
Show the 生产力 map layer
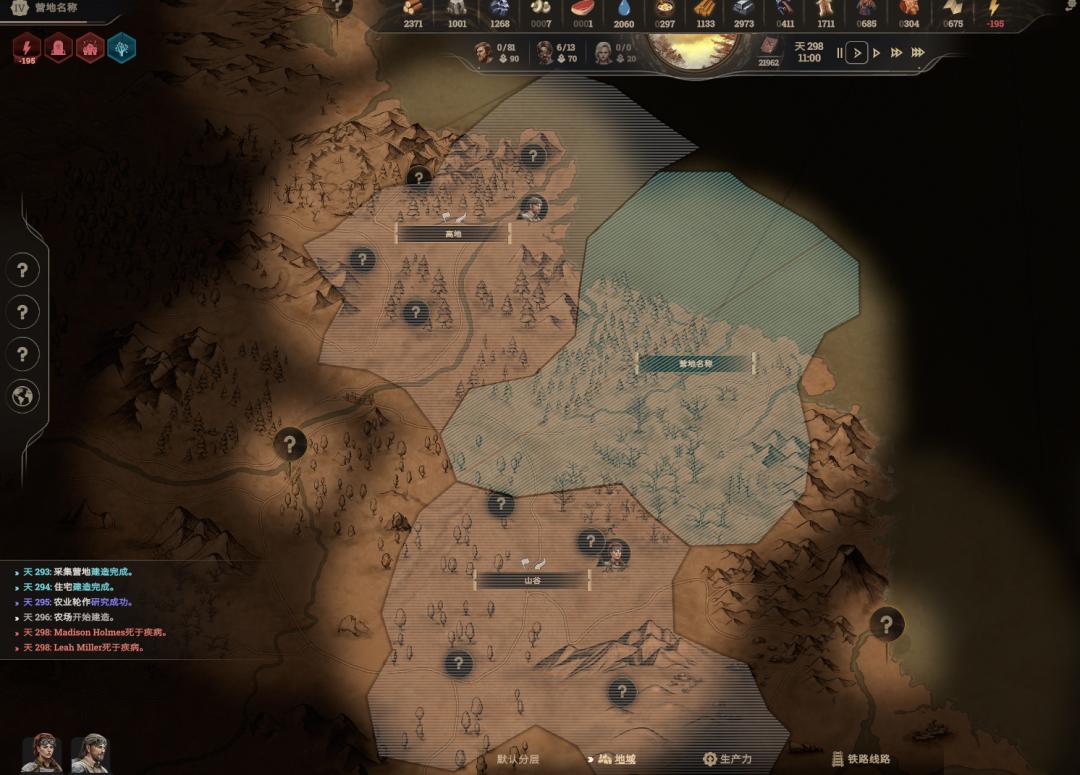[727, 759]
